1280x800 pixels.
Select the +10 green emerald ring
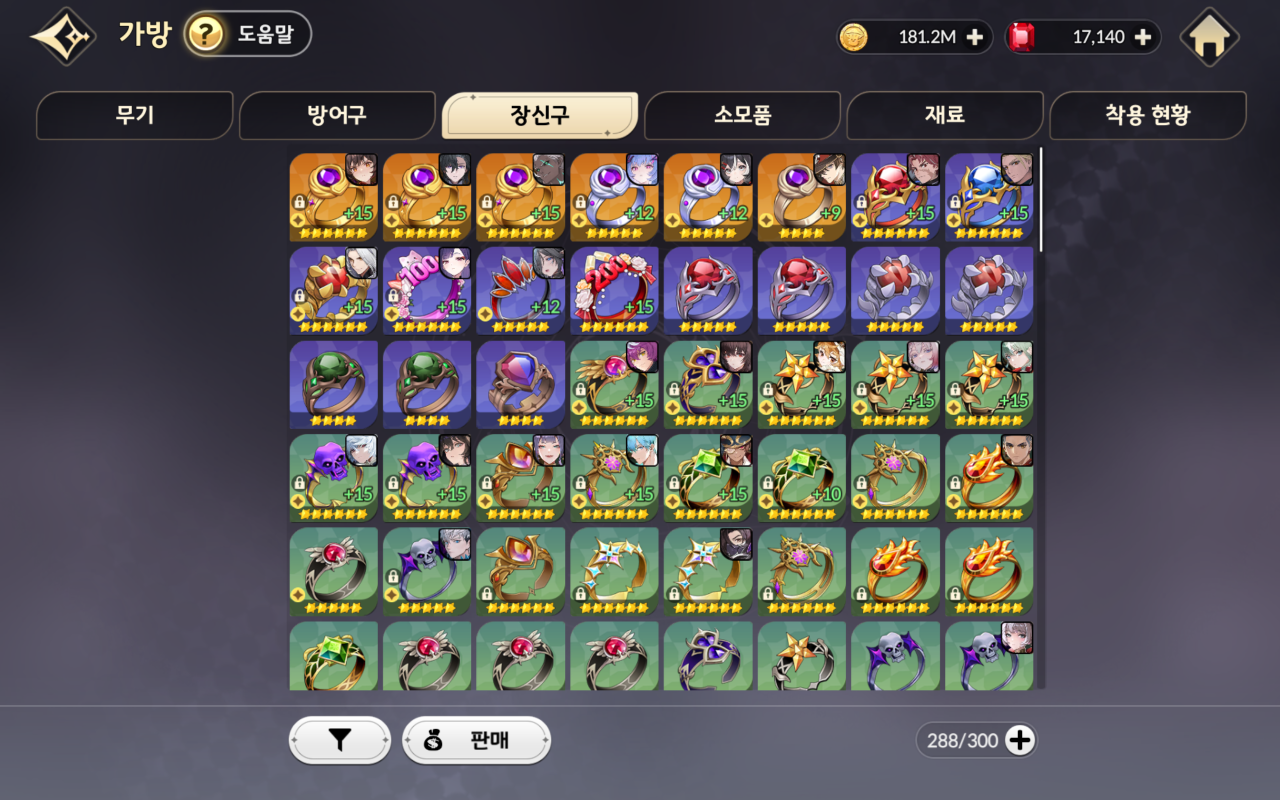tap(801, 477)
